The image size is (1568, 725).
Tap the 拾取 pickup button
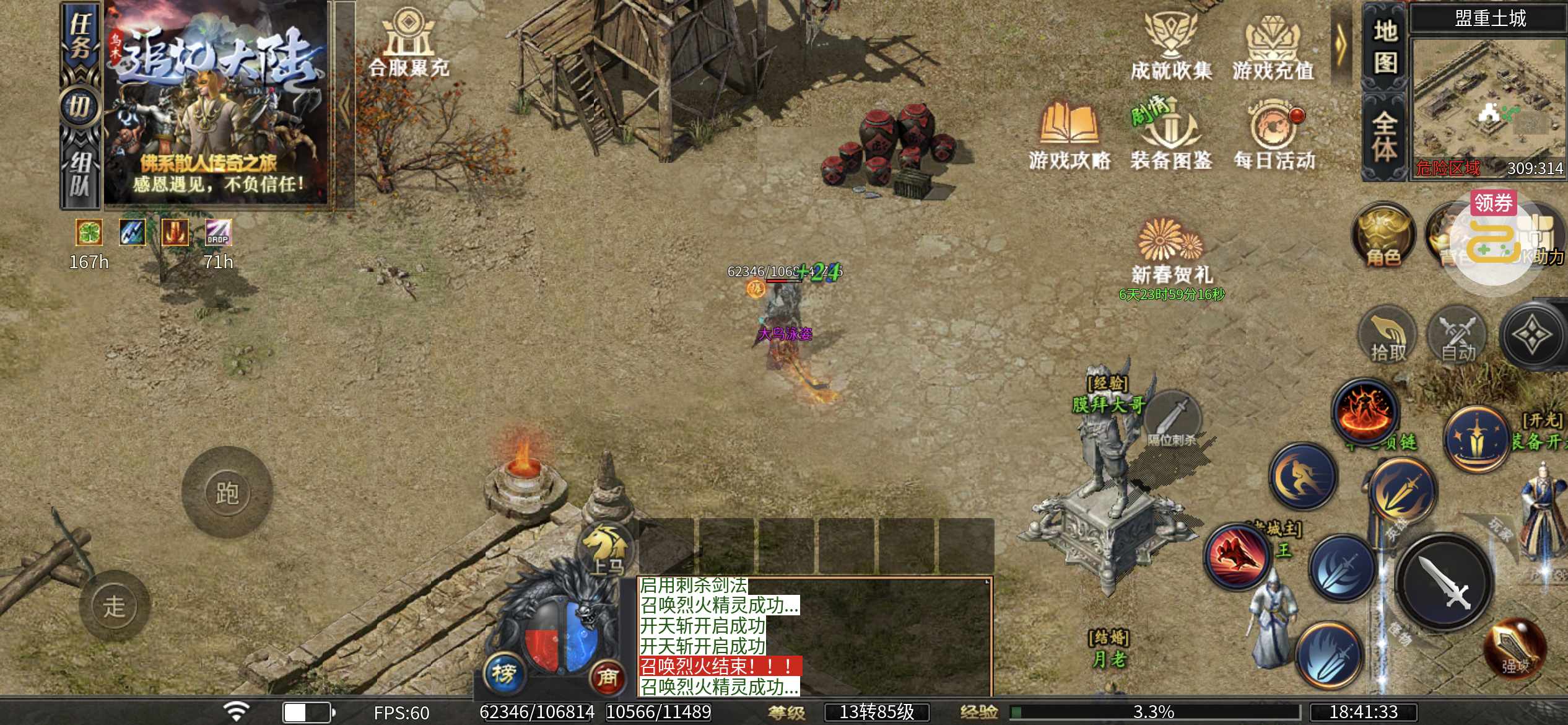1388,336
